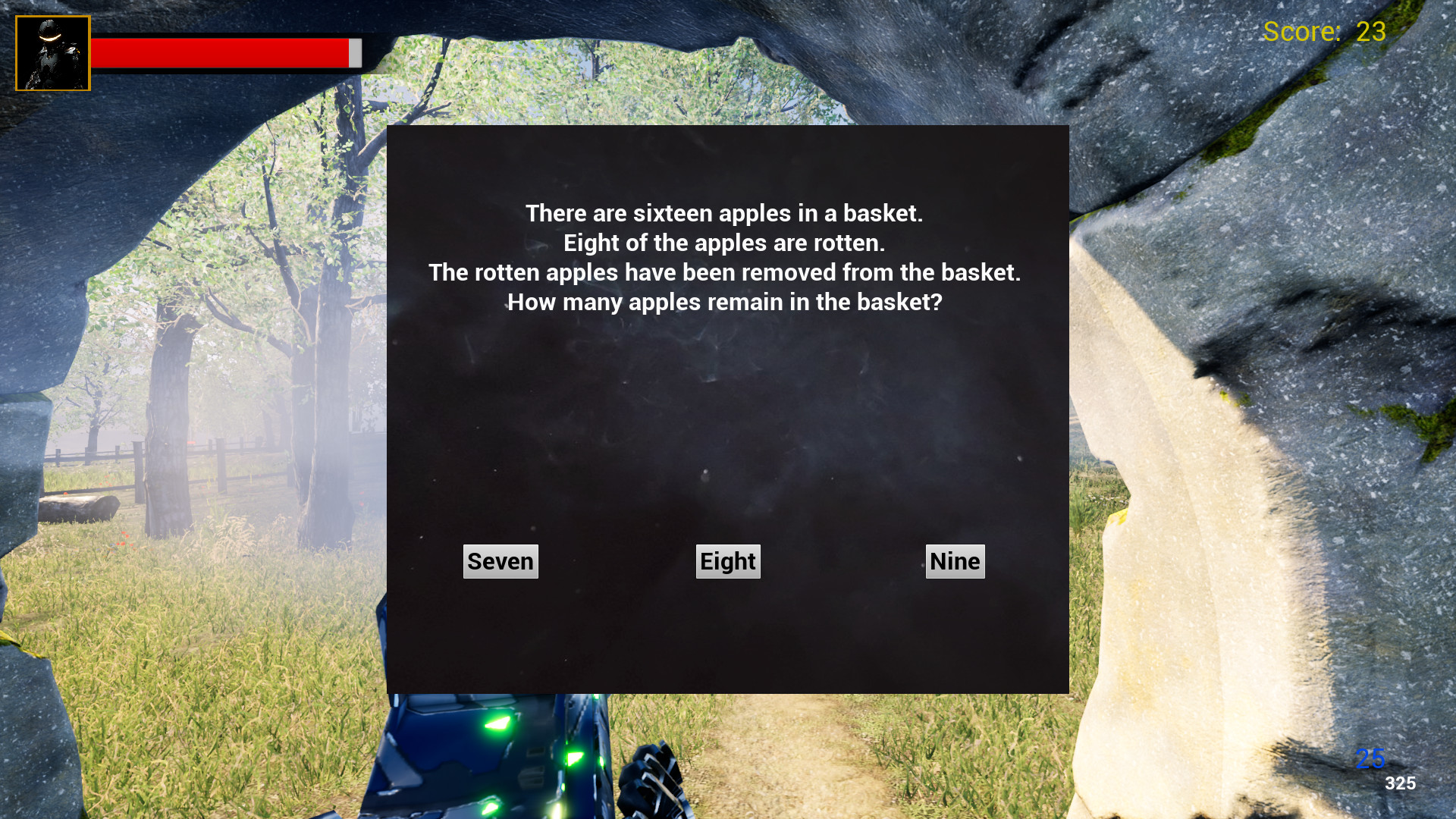The image size is (1456, 819).
Task: Click the text stating eight apples are rotten
Action: pos(726,243)
